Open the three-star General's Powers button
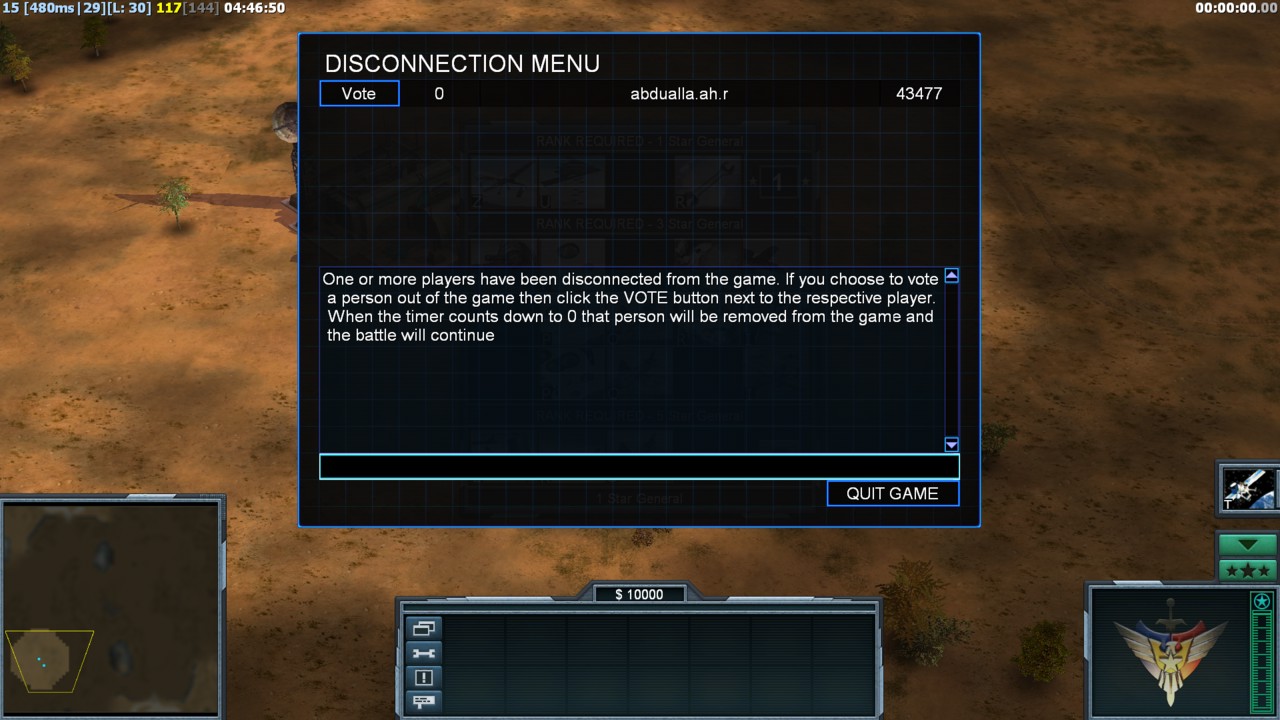This screenshot has width=1280, height=720. [x=1247, y=571]
